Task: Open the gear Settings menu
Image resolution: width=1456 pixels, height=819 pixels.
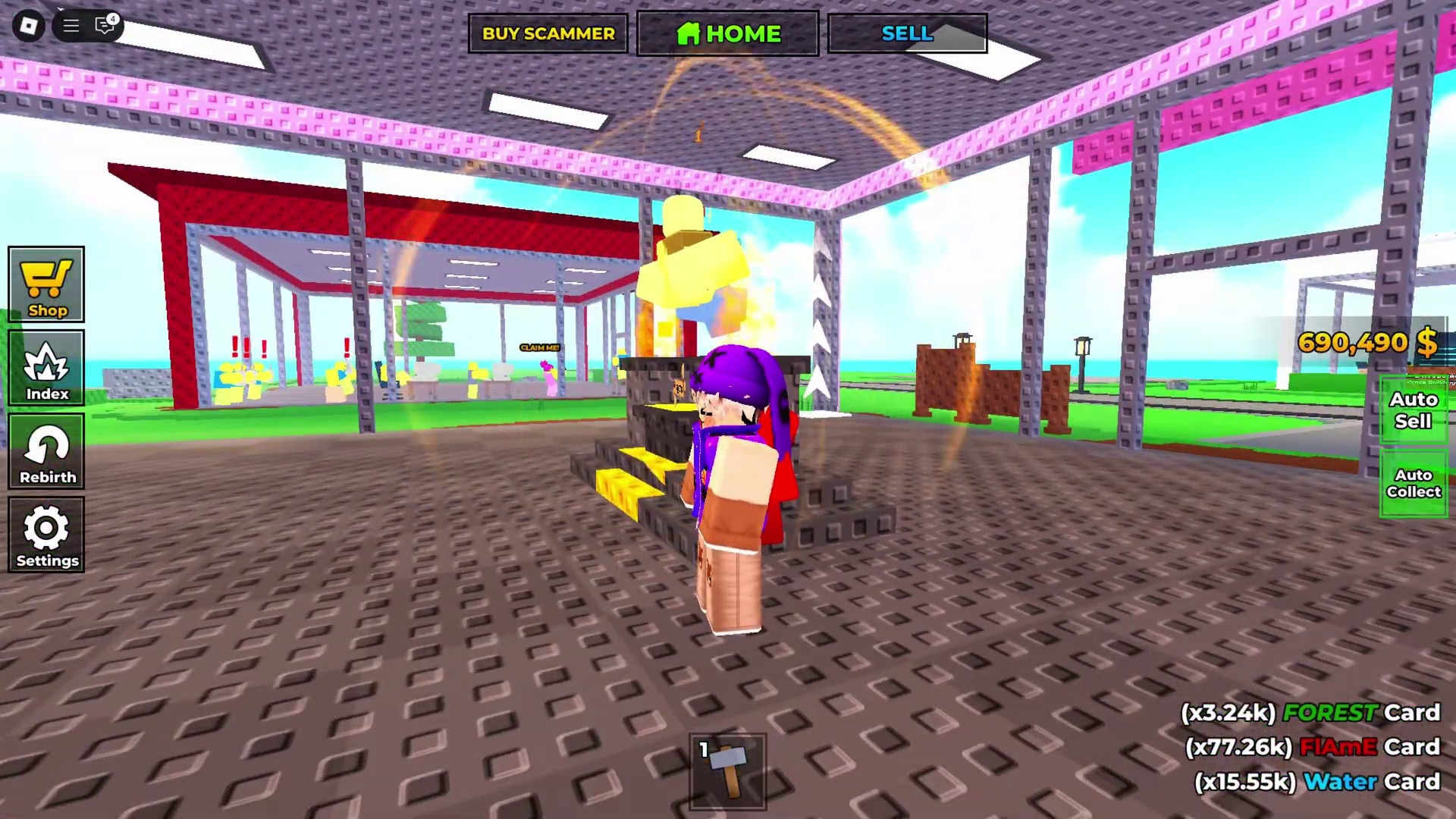Action: pyautogui.click(x=46, y=535)
